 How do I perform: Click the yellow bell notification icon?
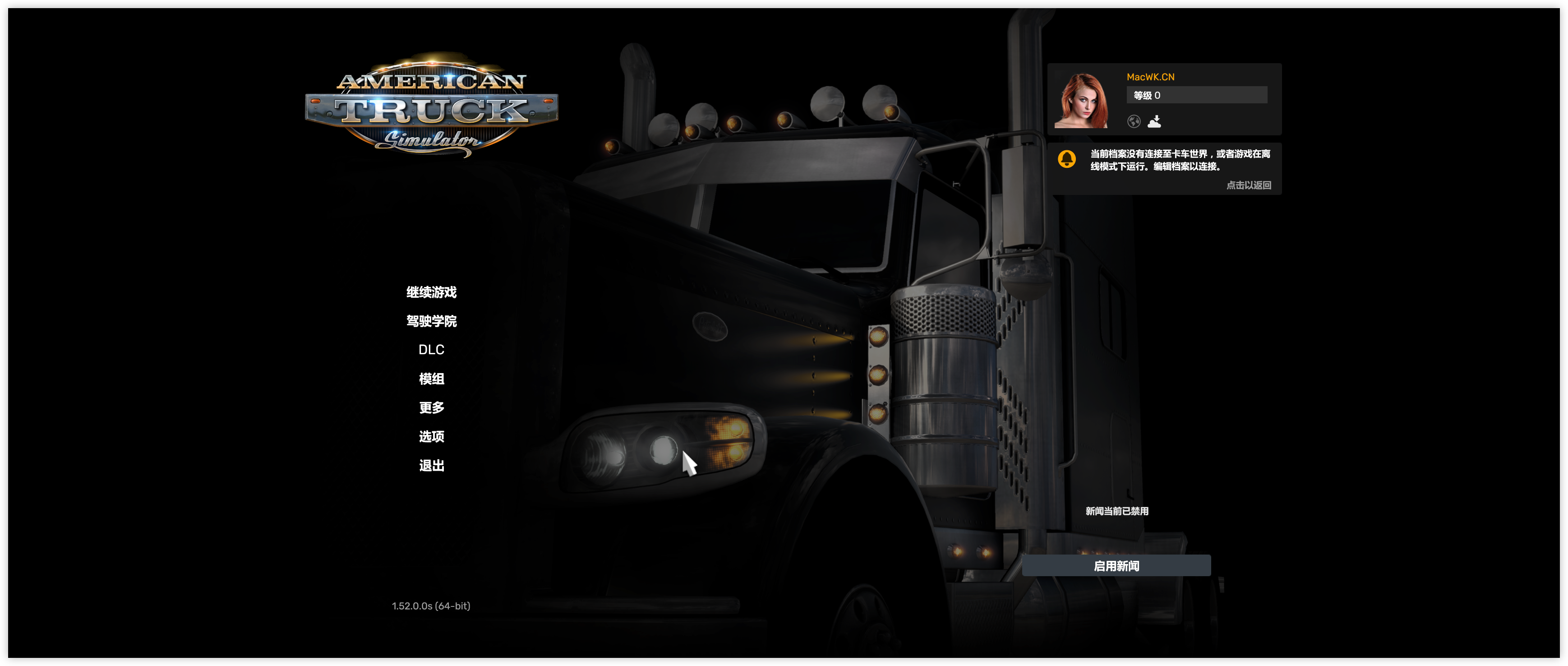tap(1066, 159)
